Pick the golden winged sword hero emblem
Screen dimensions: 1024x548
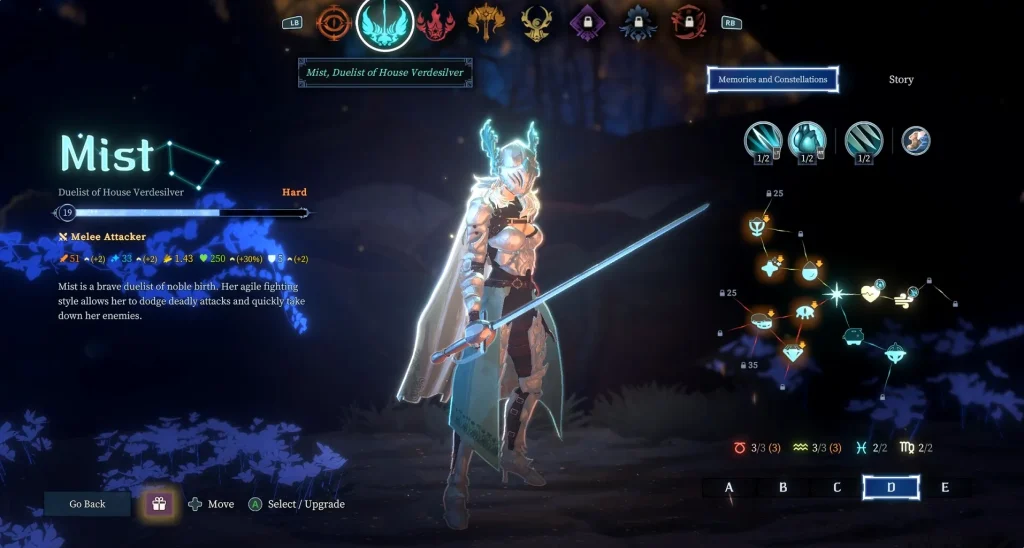tap(487, 22)
